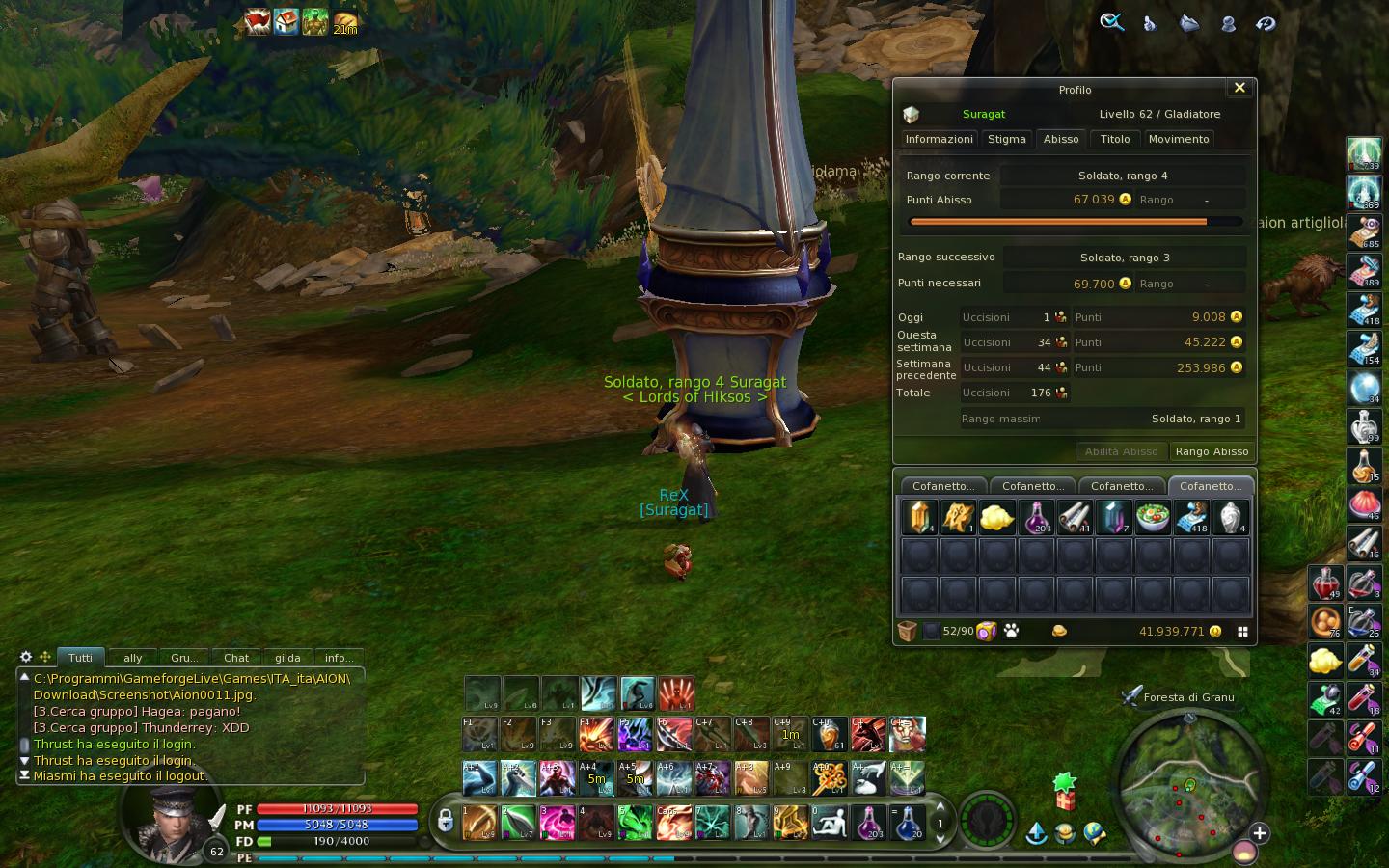Open chat settings gear icon
Screen dimensions: 1389x868
coord(26,657)
